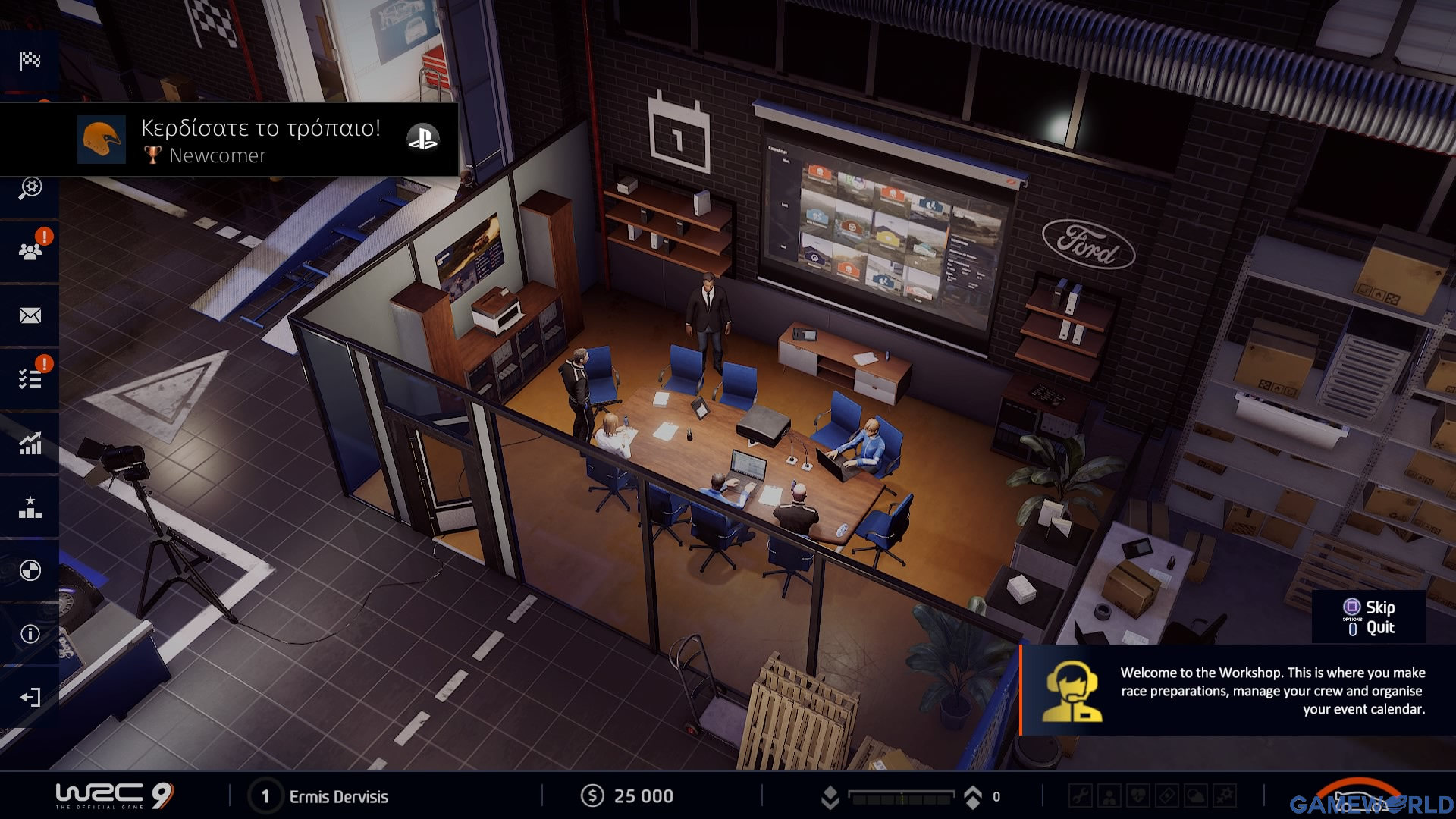Open the mail envelope inbox
This screenshot has height=819, width=1456.
click(x=30, y=315)
